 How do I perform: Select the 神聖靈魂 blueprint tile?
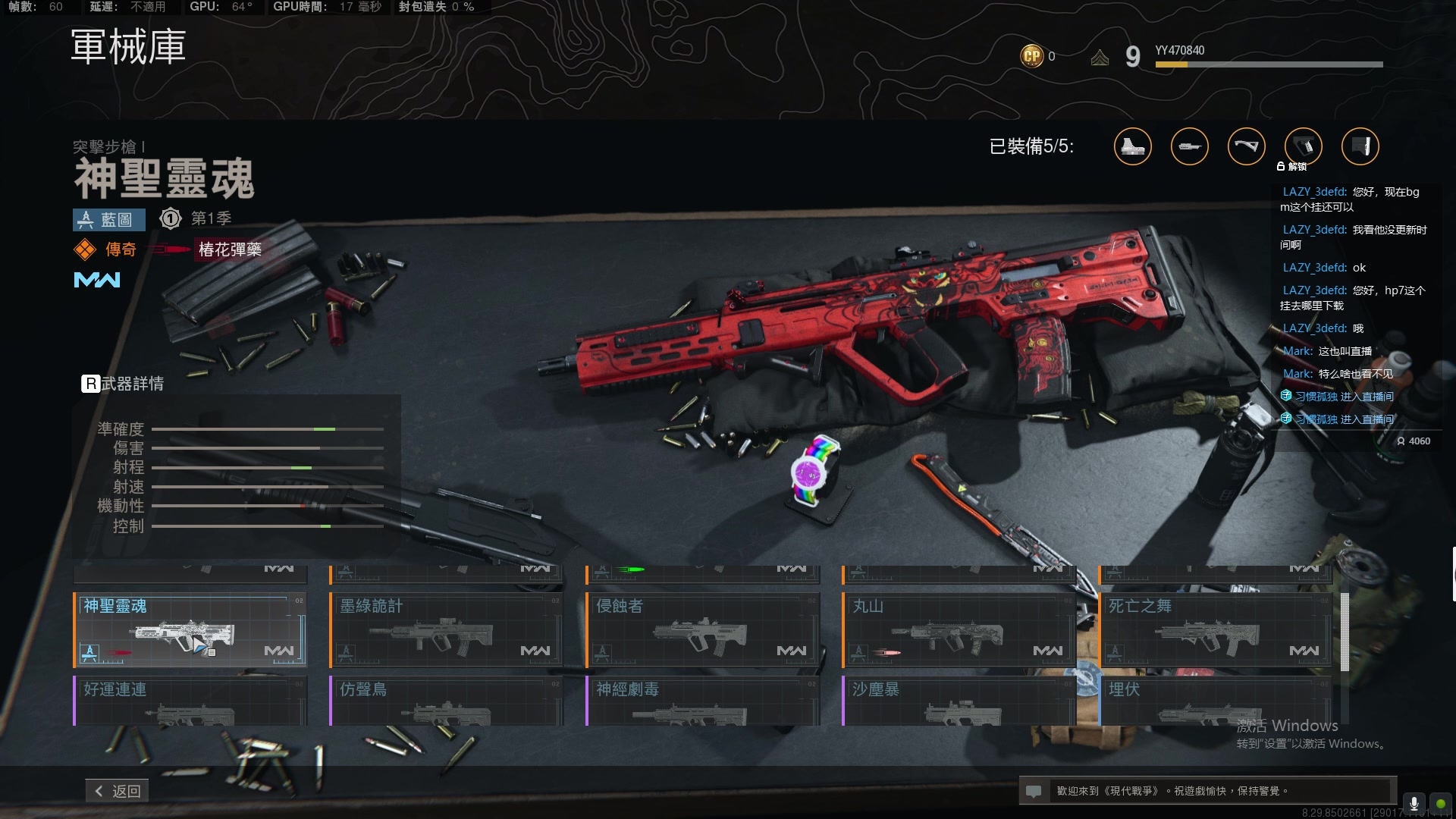coord(190,629)
